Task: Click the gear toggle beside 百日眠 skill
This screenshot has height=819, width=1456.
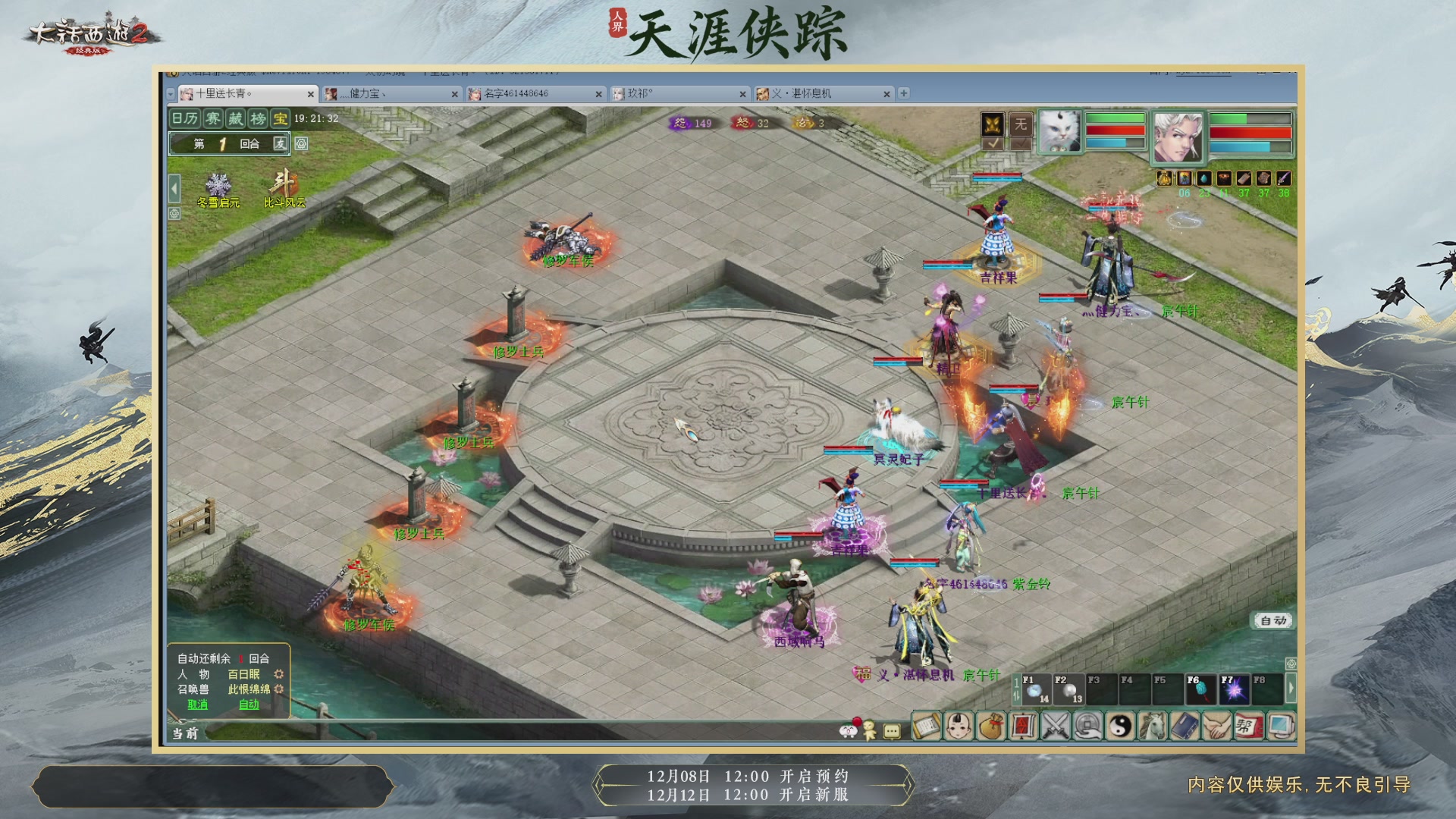Action: [280, 674]
